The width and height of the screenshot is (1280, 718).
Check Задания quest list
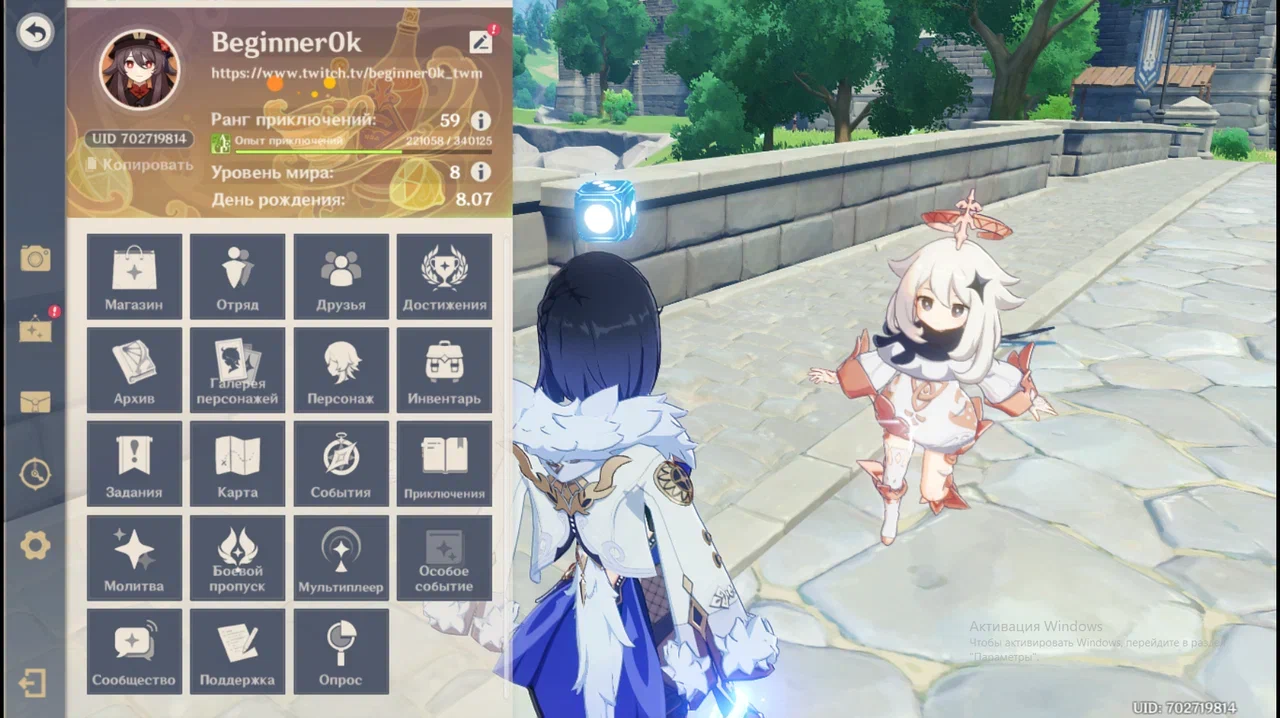tap(134, 464)
